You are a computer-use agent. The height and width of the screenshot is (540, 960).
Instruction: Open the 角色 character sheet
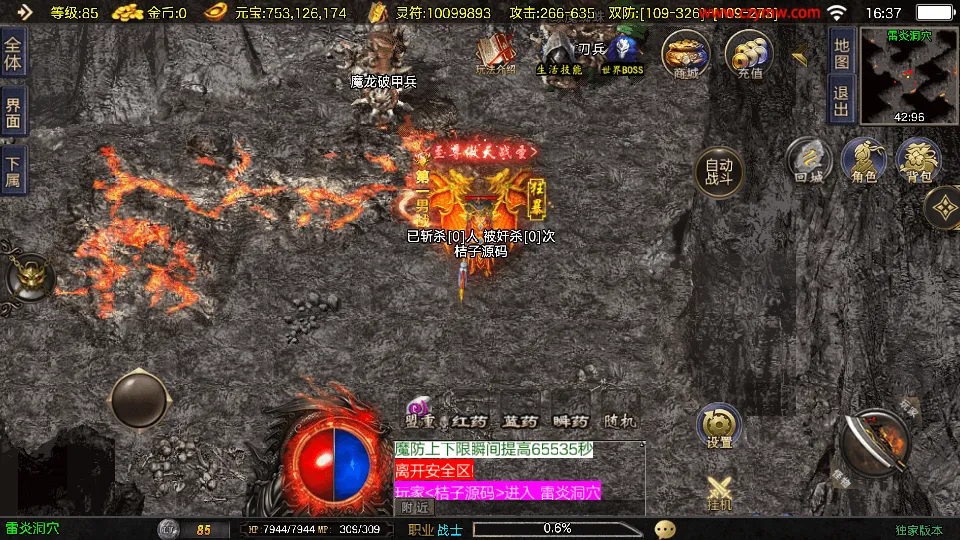tap(864, 162)
